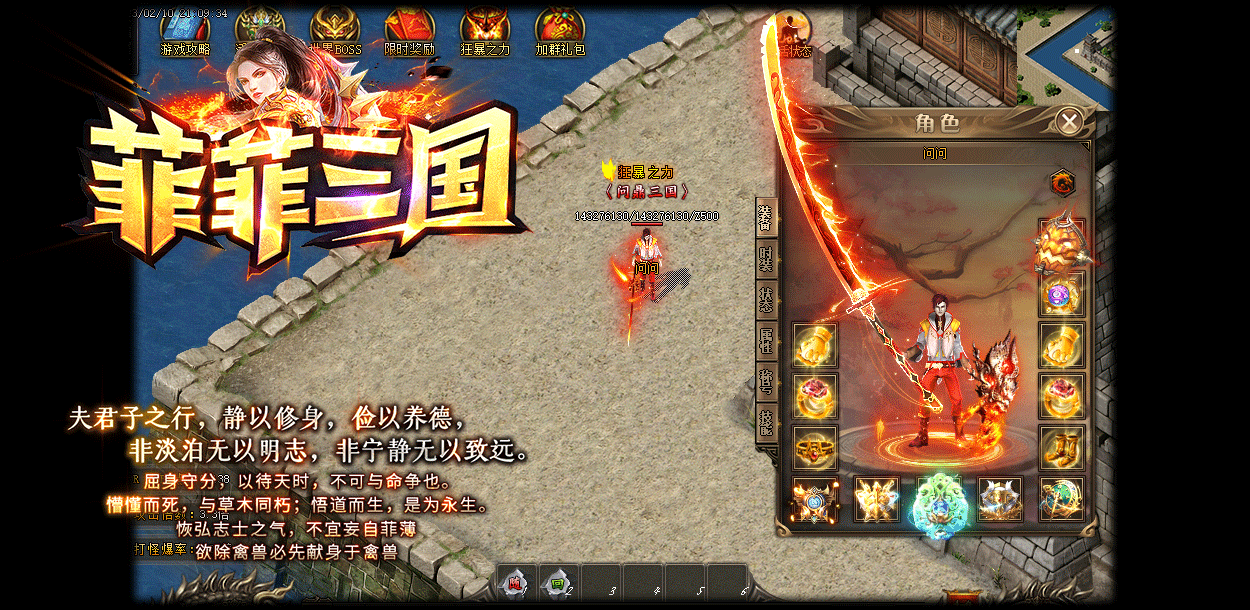
Task: Switch to the 时装 fashion tab
Action: pos(766,259)
